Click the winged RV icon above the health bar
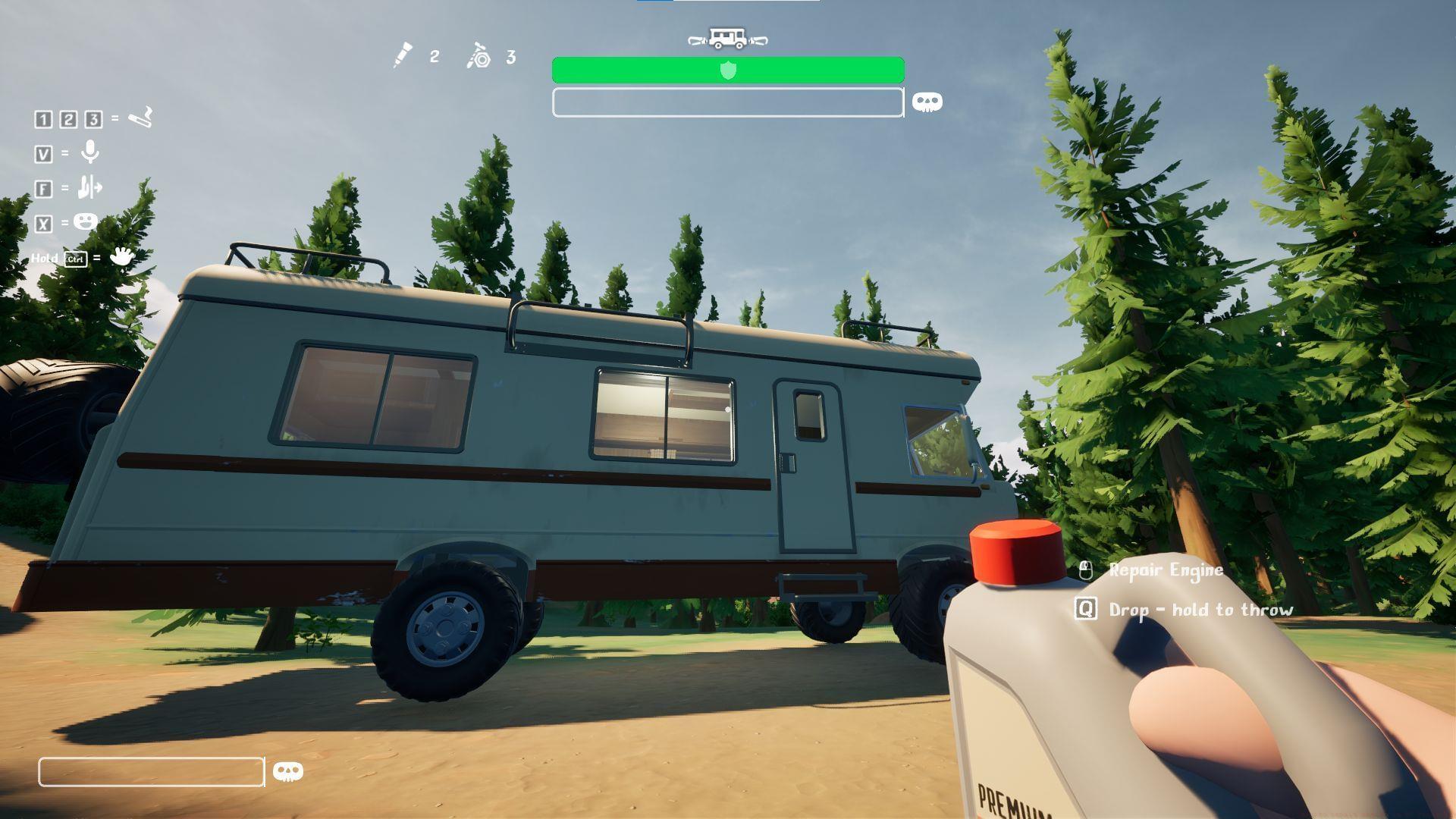 726,38
